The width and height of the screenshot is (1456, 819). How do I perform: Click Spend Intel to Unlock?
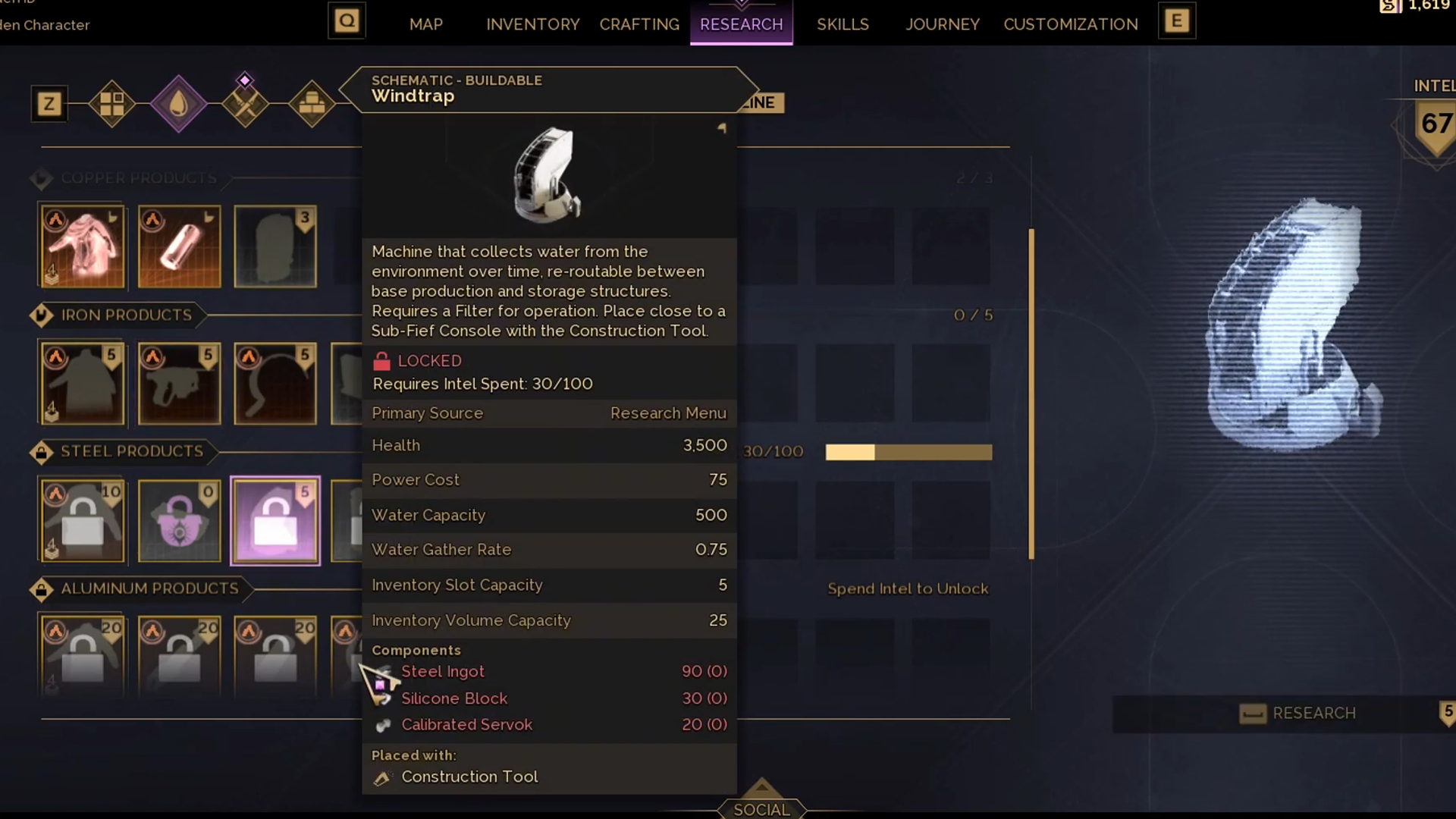tap(908, 588)
